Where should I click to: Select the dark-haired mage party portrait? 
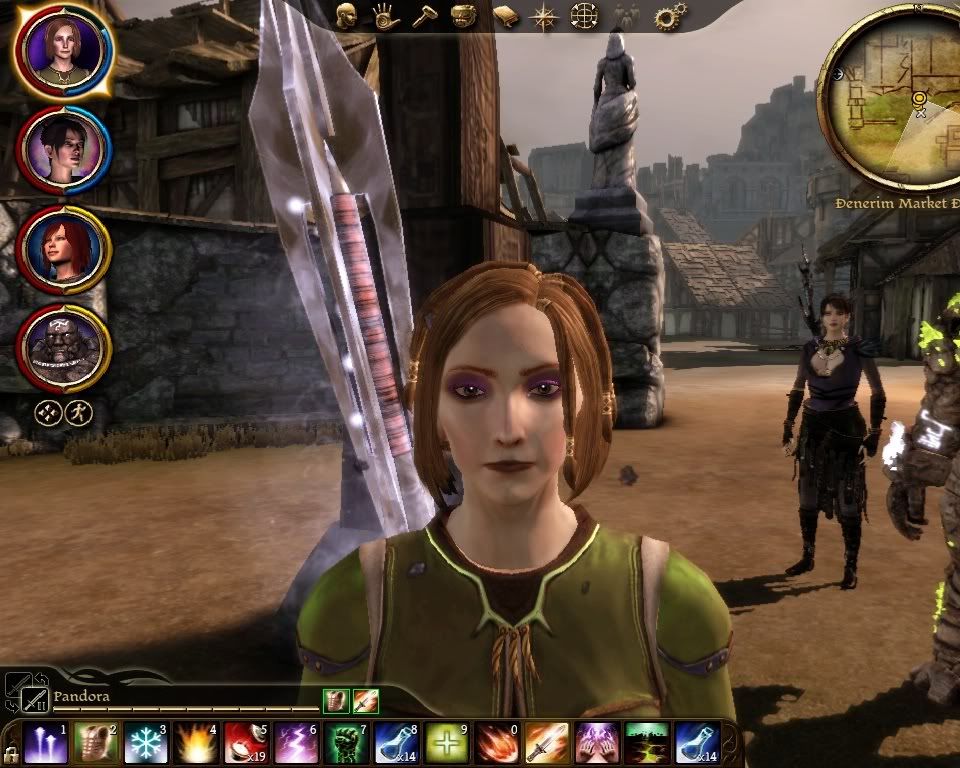pos(63,150)
